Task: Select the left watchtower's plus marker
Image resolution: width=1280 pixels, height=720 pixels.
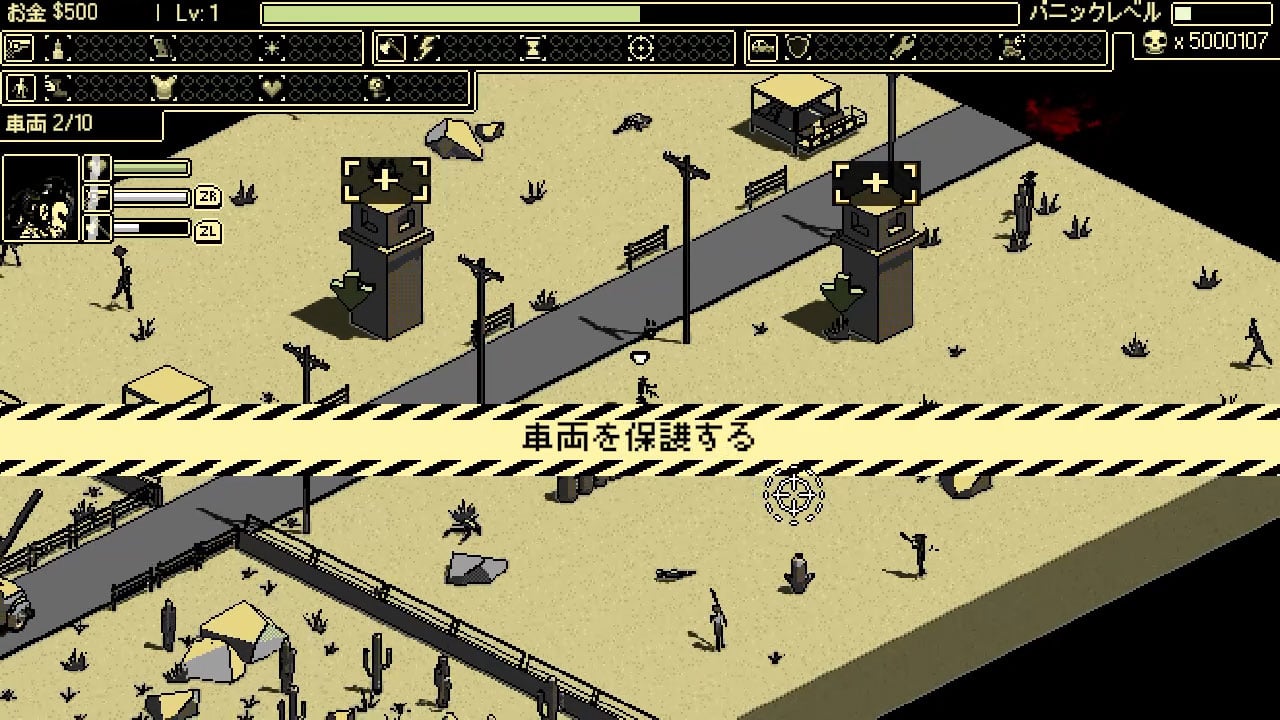Action: 385,181
